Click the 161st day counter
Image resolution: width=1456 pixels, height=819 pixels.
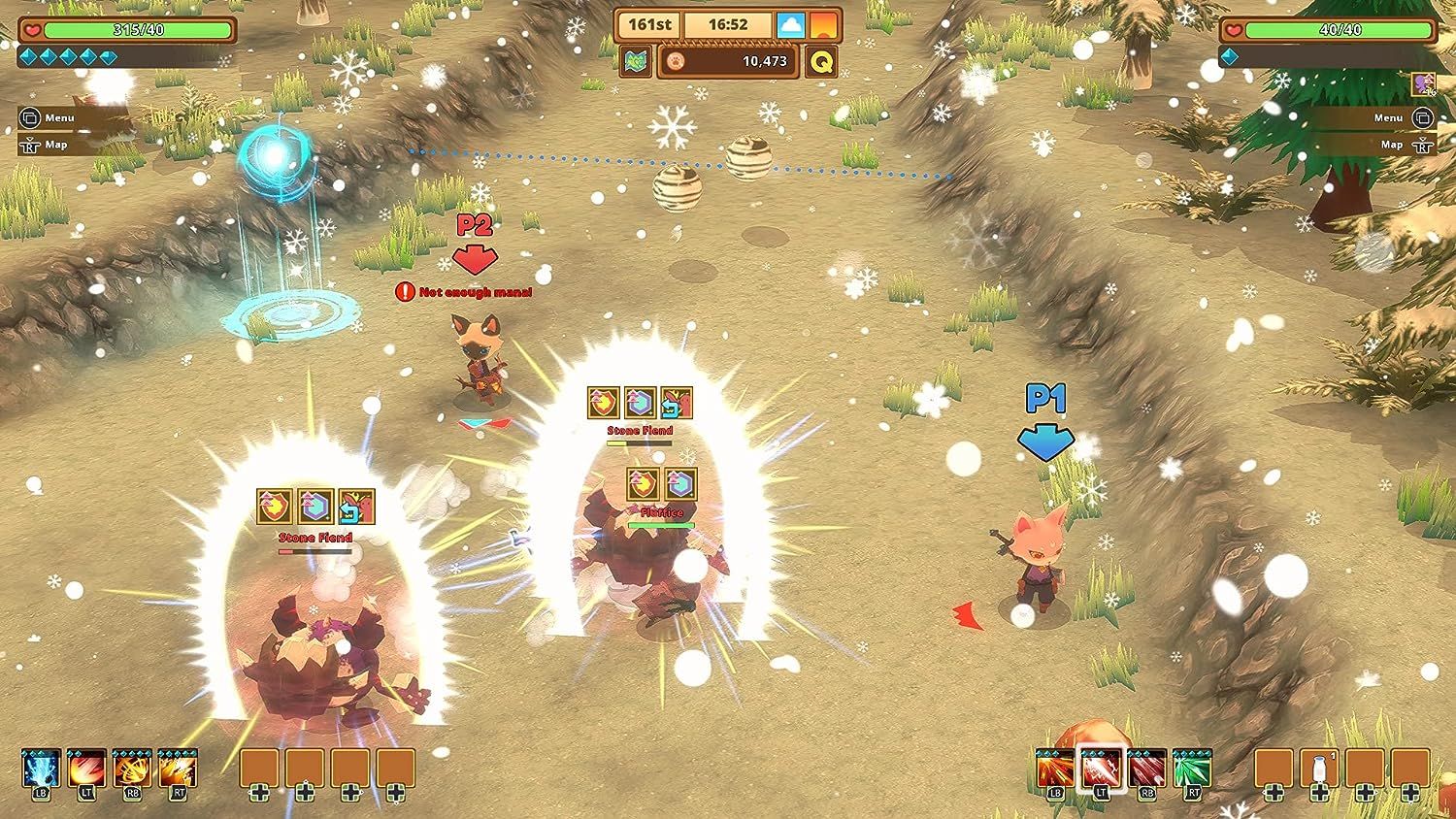point(650,24)
